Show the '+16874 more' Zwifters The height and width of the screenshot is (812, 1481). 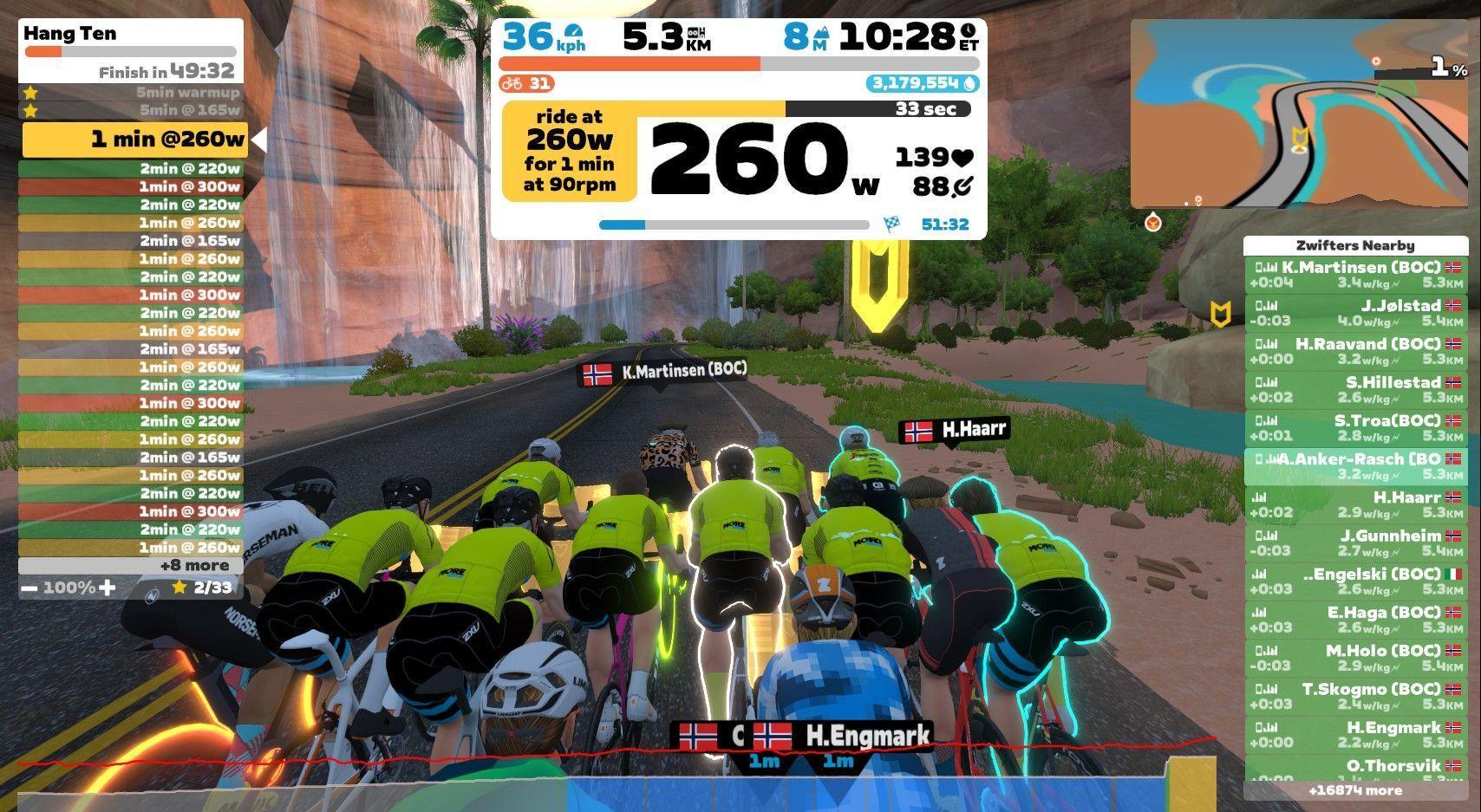pos(1355,790)
